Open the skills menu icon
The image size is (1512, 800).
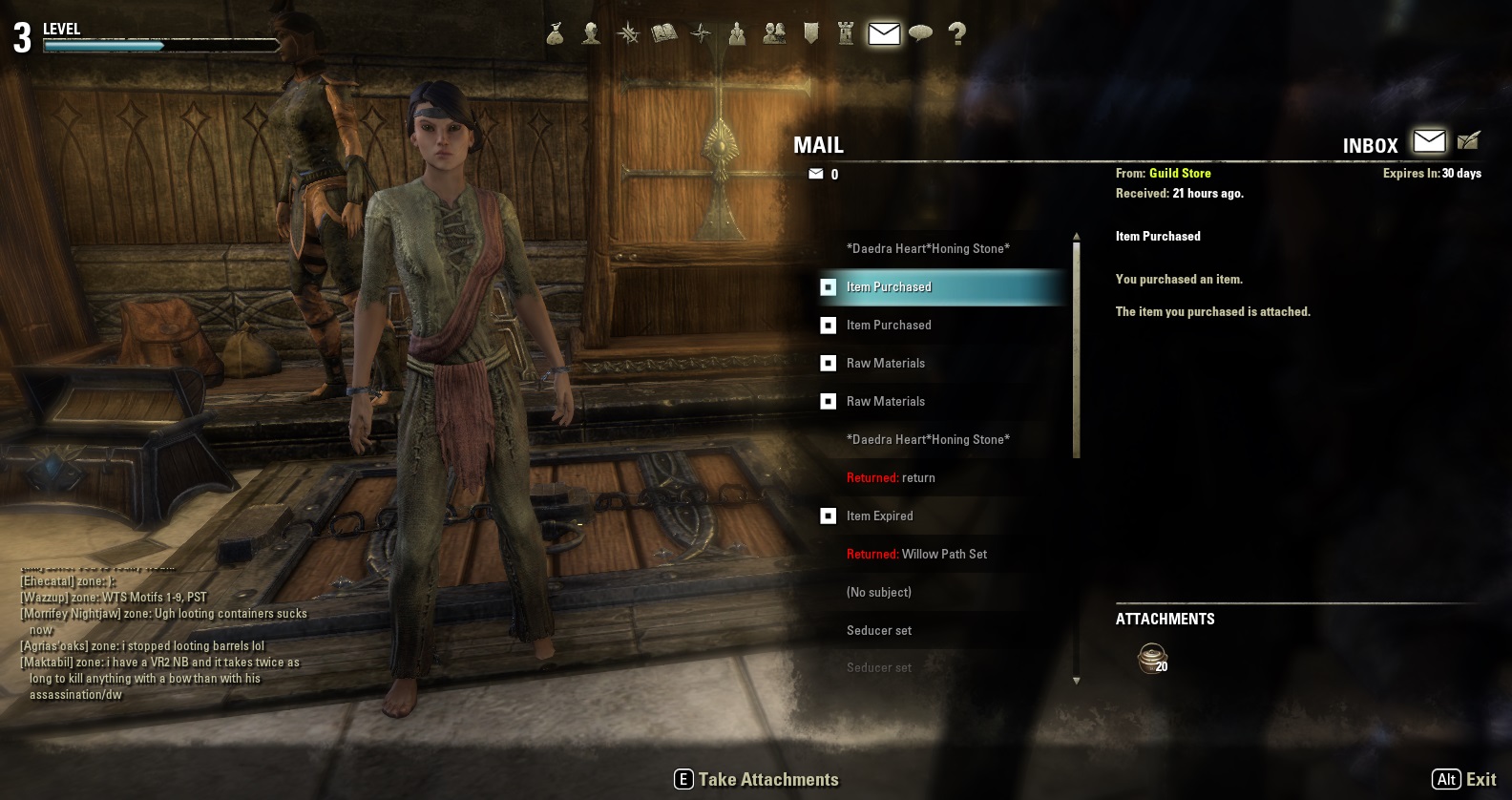click(628, 34)
